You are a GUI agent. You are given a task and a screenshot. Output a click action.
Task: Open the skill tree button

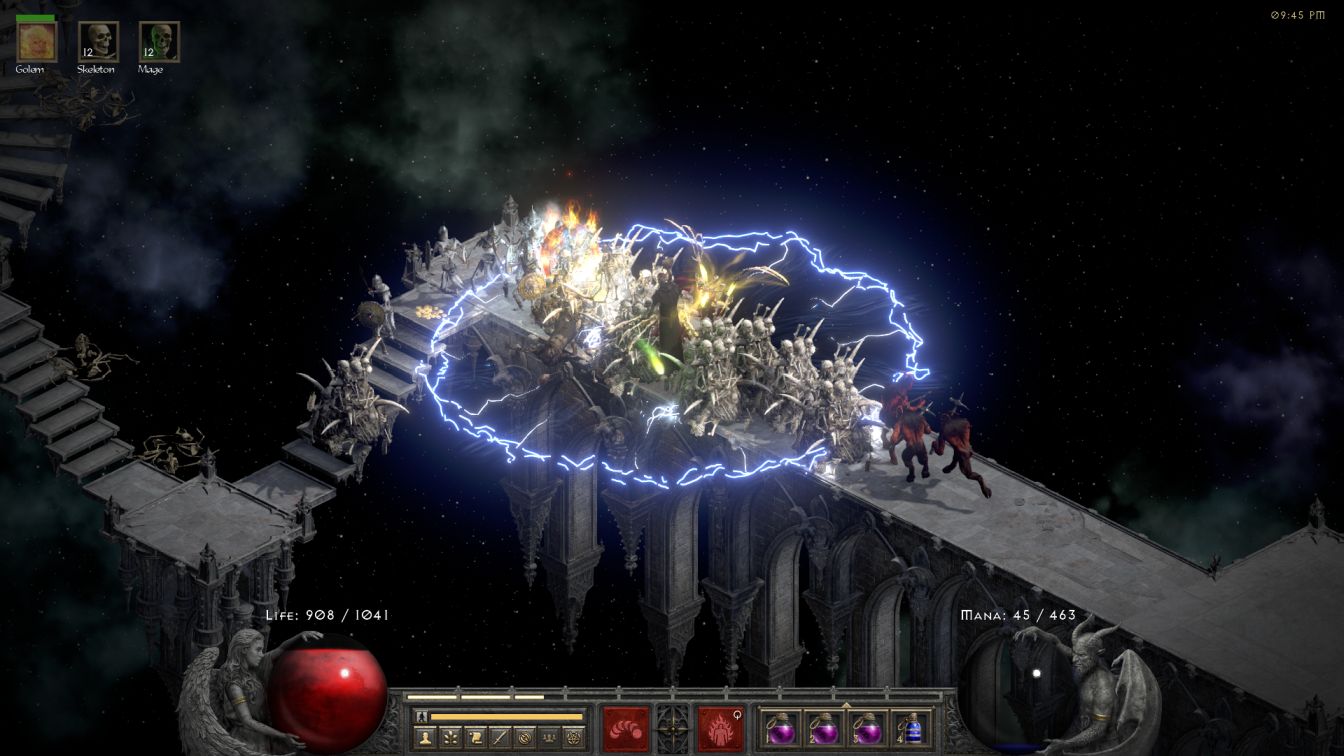click(451, 738)
